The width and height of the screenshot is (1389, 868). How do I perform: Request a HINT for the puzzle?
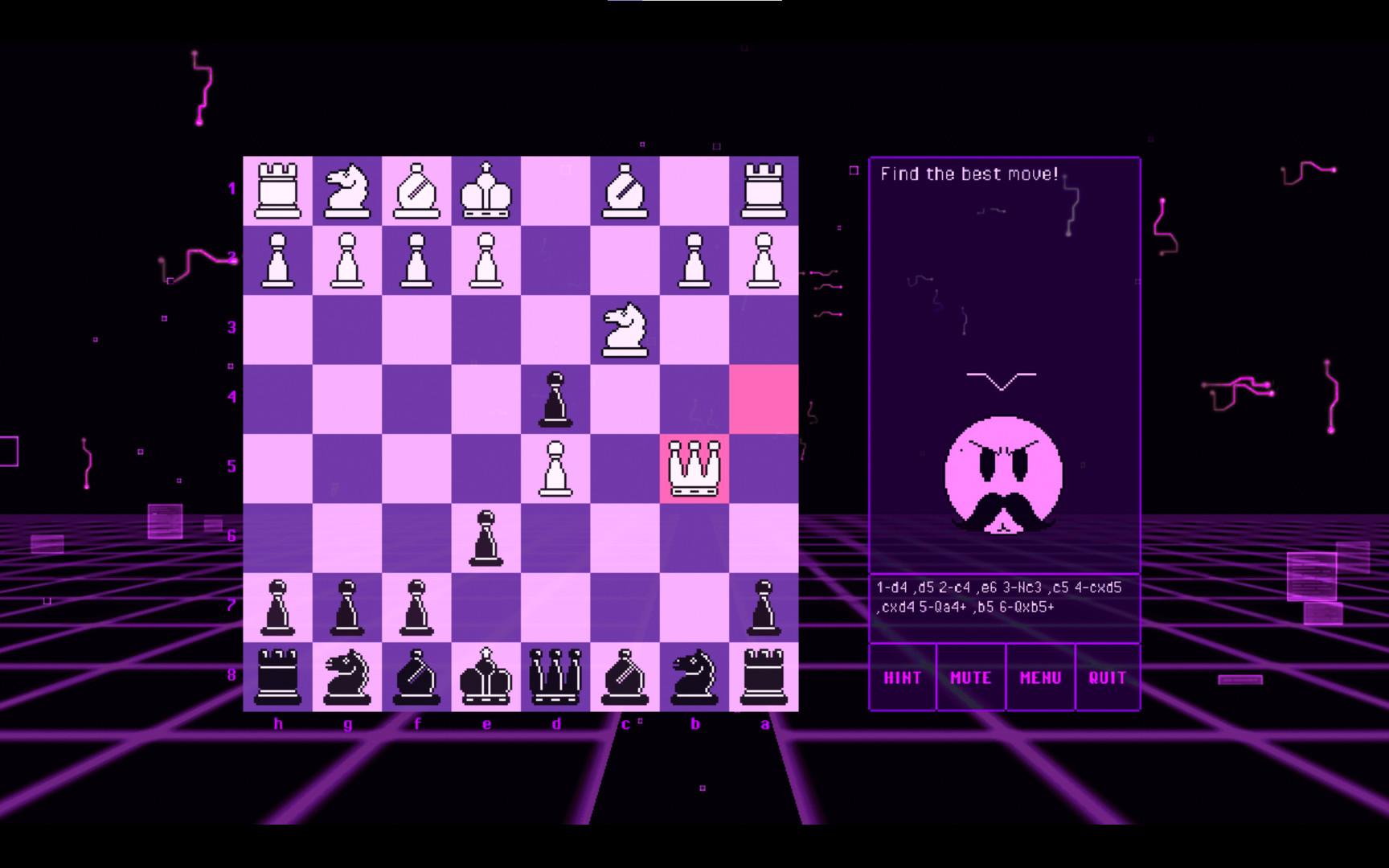[901, 678]
